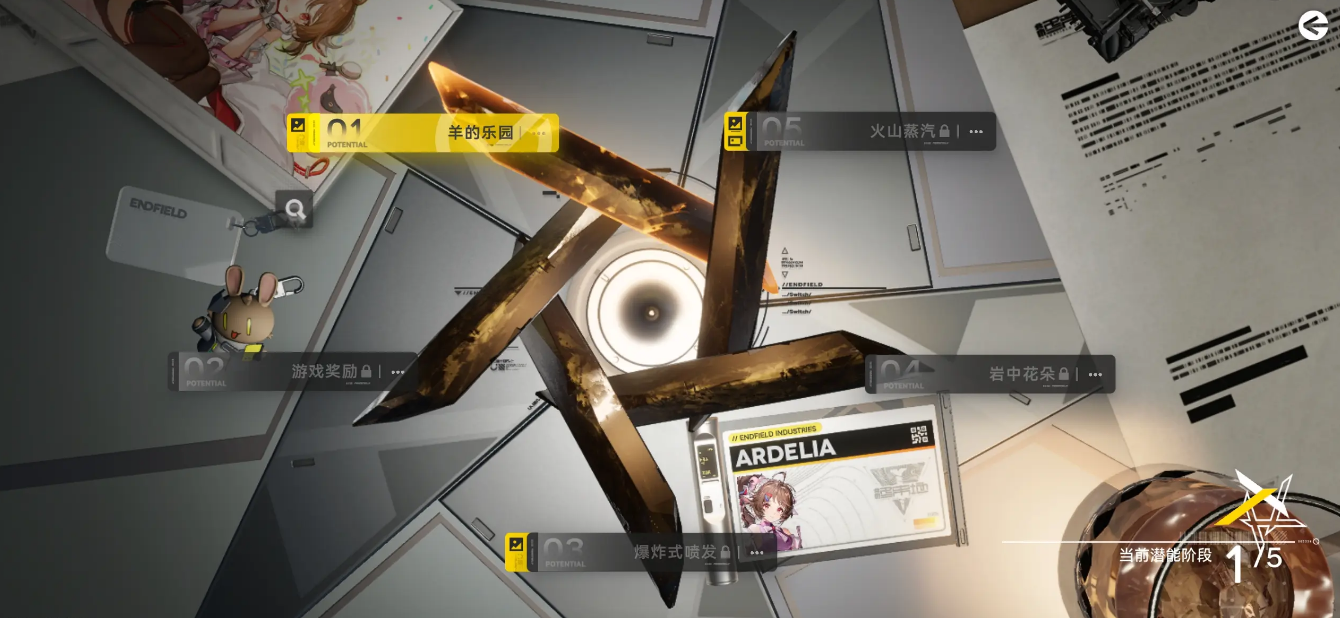The height and width of the screenshot is (618, 1340).
Task: Open the magnifying glass preview
Action: coord(295,209)
